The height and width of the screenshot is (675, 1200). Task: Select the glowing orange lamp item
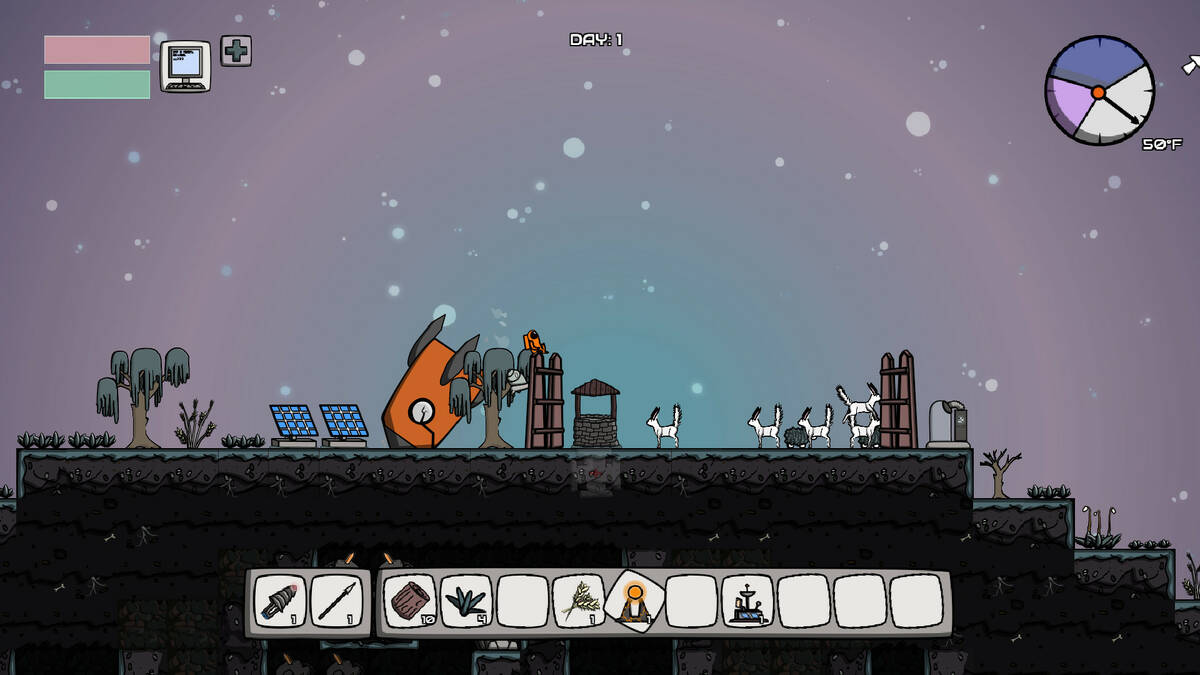(x=634, y=601)
